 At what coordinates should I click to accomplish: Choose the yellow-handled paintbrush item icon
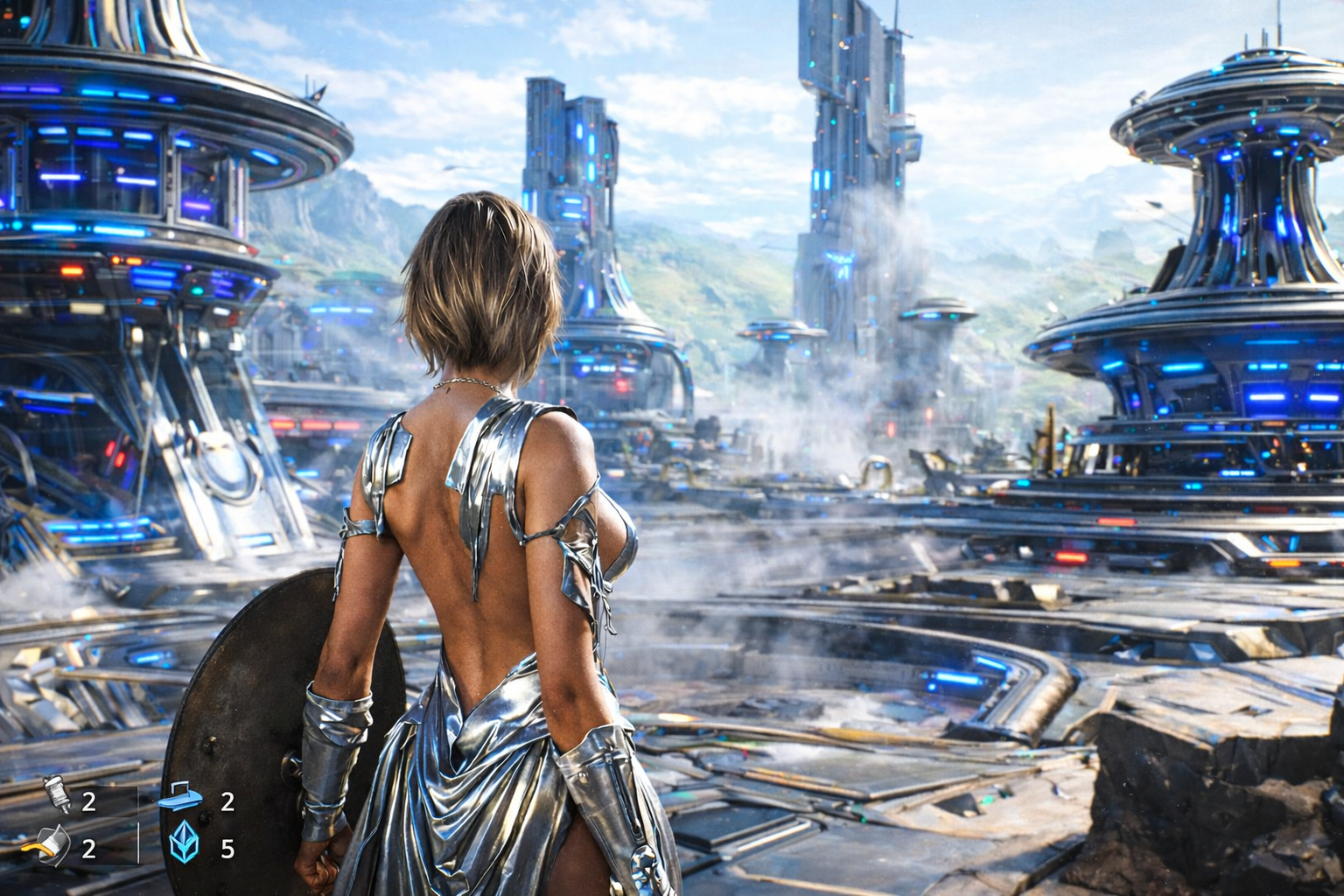click(x=51, y=845)
